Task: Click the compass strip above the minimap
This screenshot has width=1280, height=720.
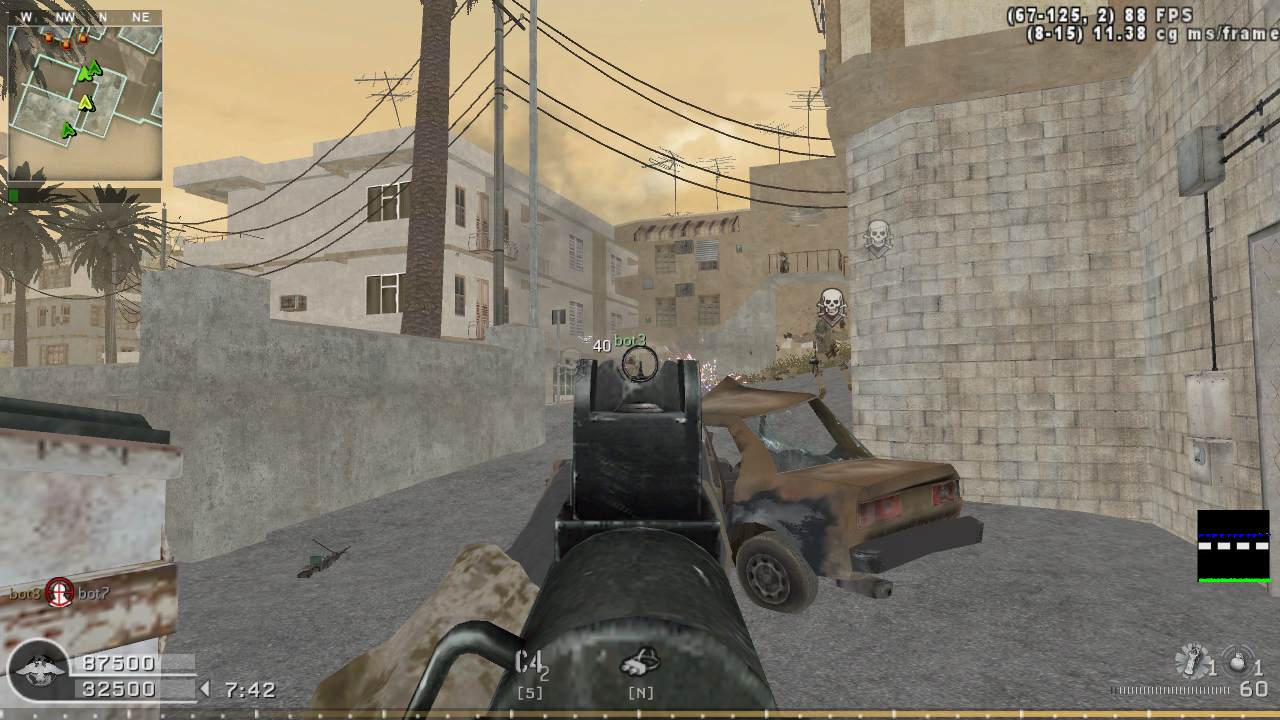Action: pyautogui.click(x=85, y=17)
